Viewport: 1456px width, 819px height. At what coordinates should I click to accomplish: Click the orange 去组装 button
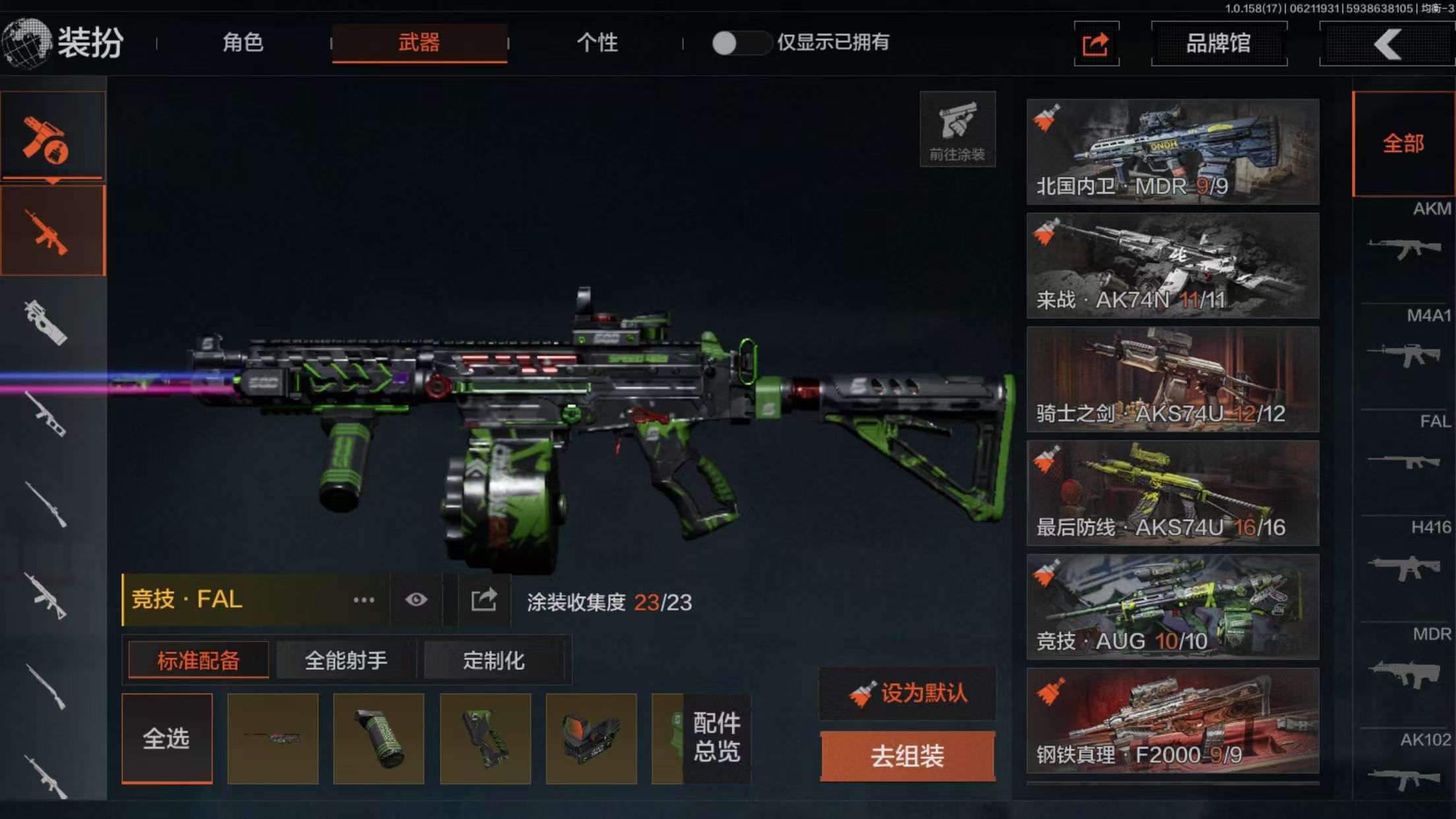(x=907, y=756)
